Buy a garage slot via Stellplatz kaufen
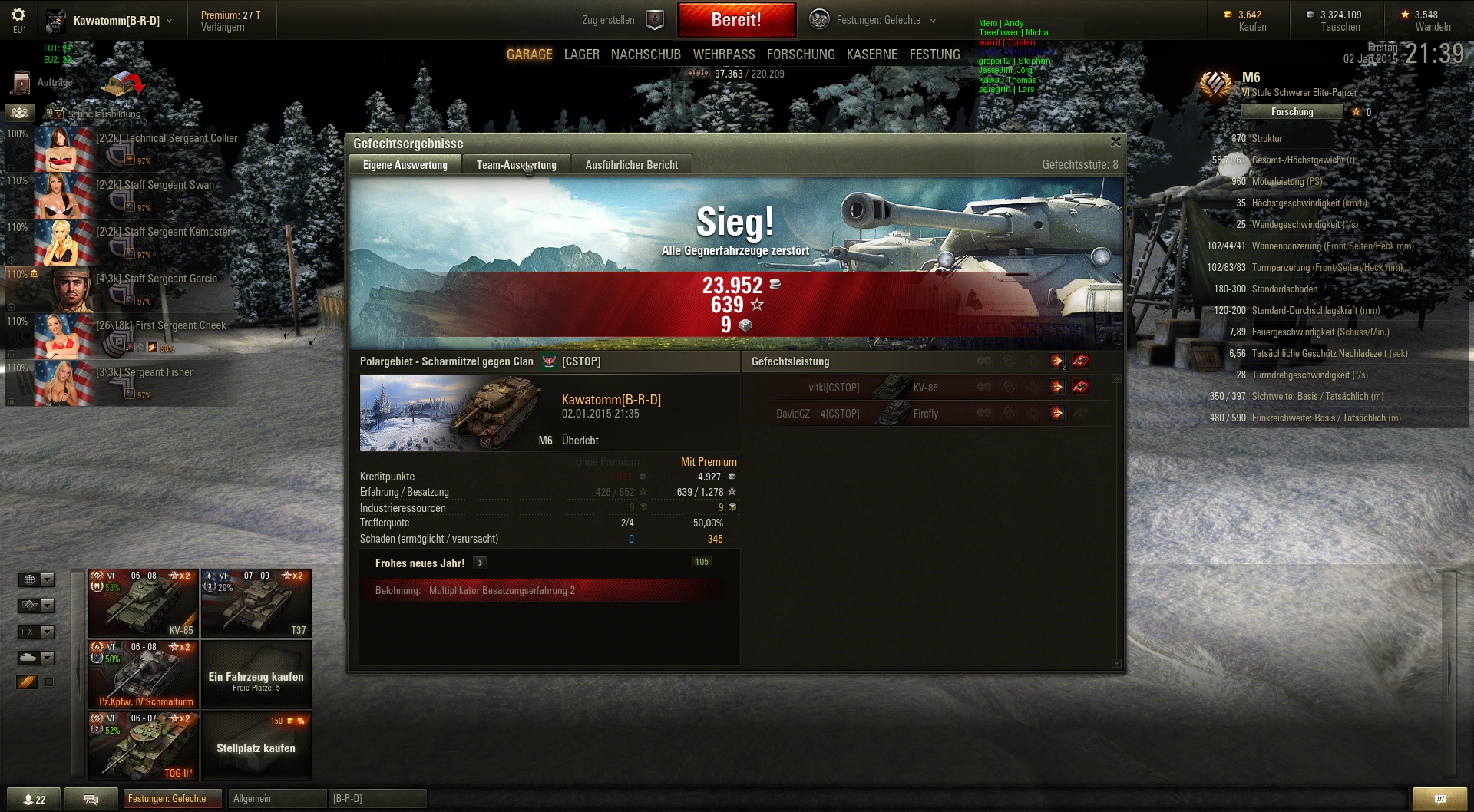Image resolution: width=1474 pixels, height=812 pixels. [x=256, y=748]
